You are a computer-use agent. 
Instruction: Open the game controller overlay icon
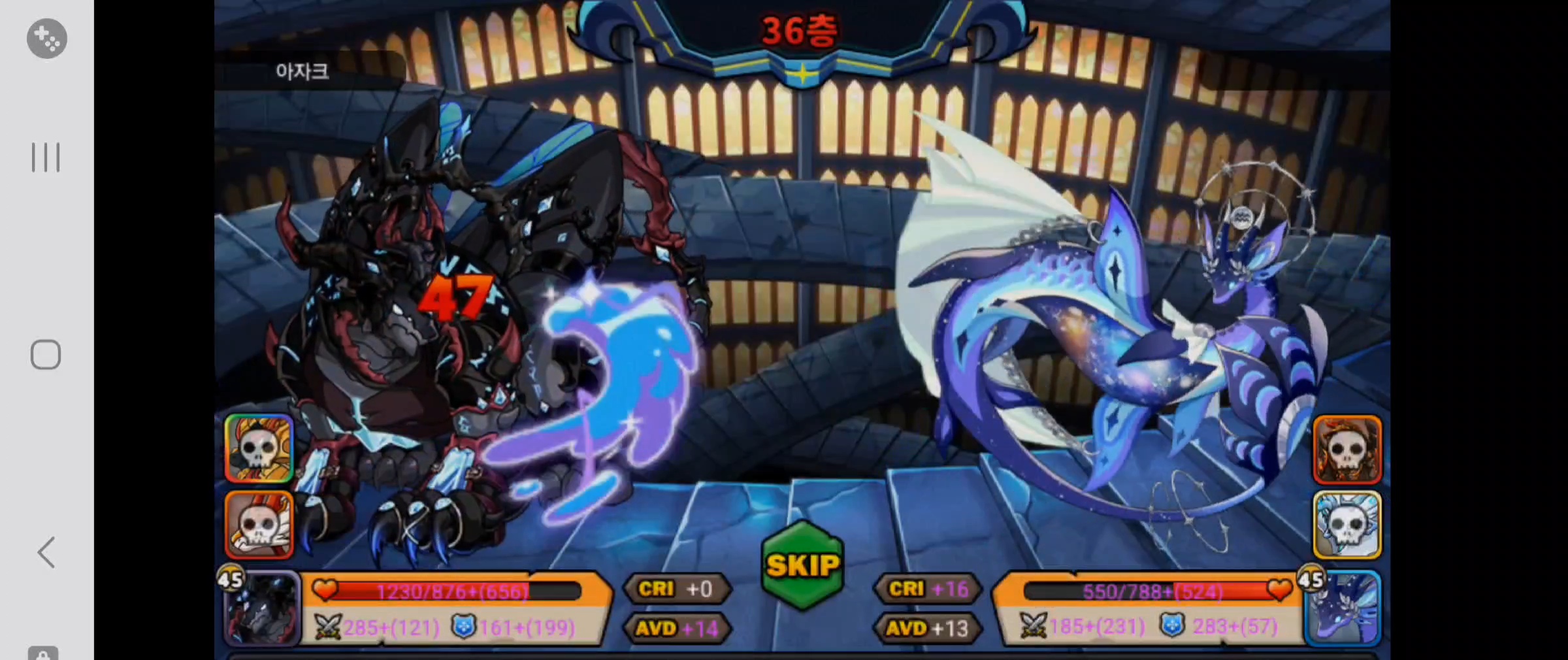46,39
